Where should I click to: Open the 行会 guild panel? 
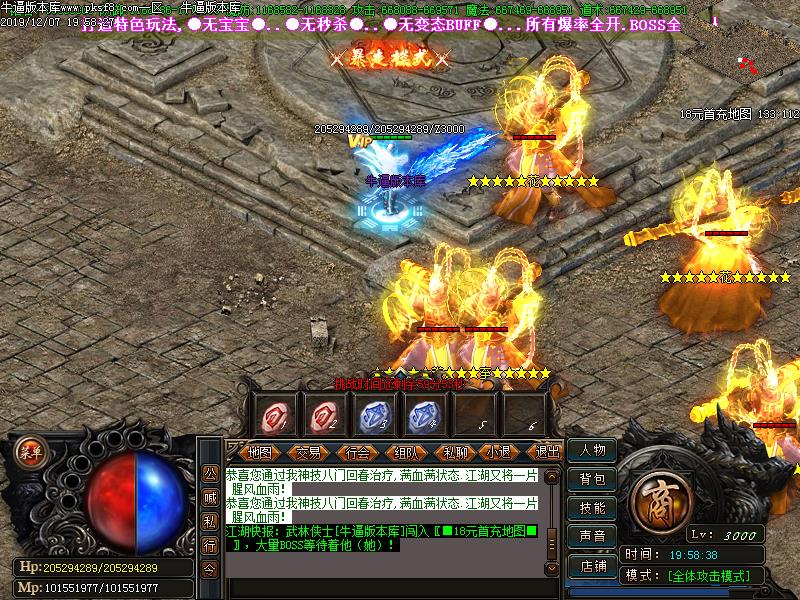(357, 452)
